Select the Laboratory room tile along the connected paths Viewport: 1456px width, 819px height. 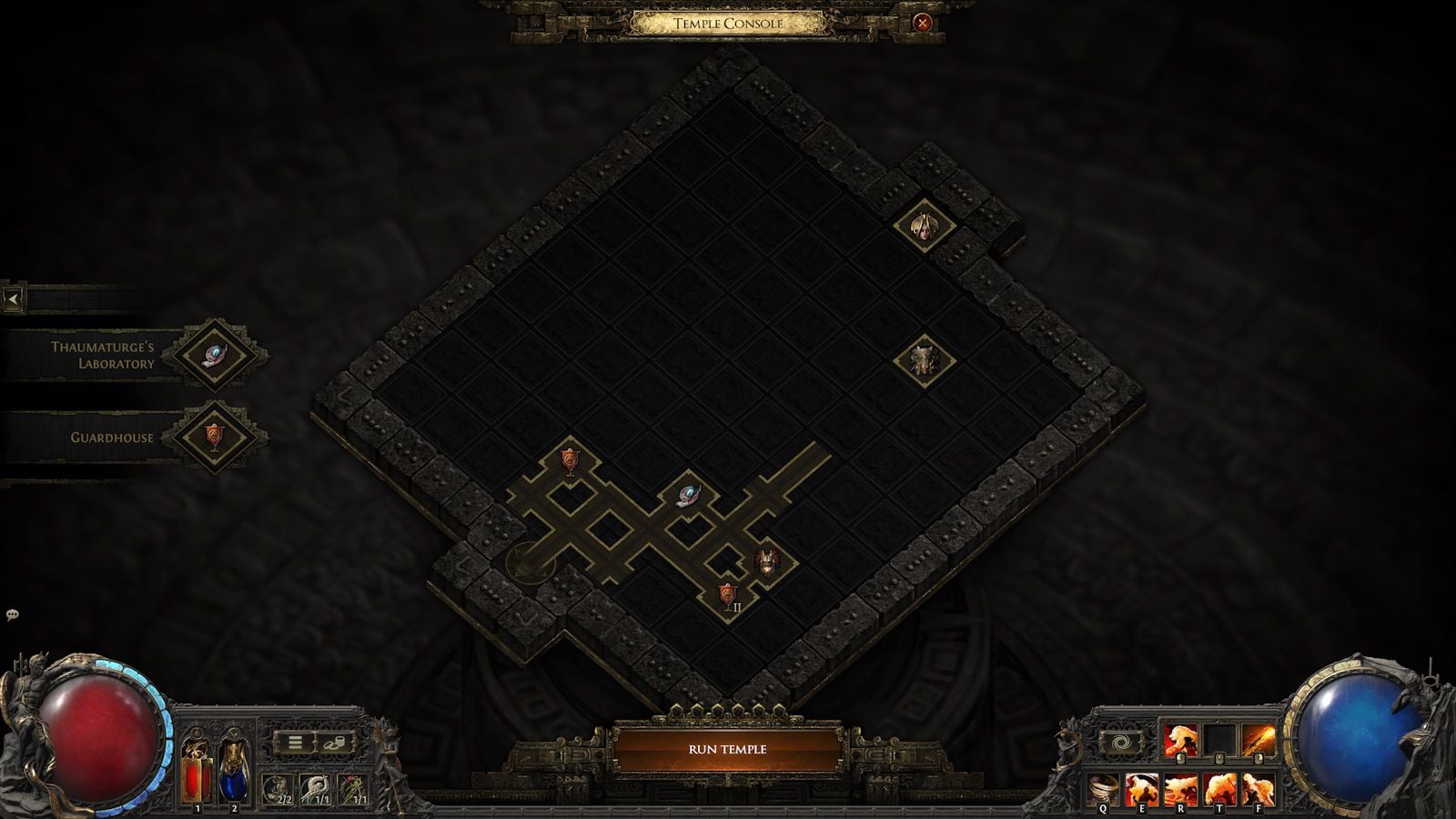pos(687,494)
